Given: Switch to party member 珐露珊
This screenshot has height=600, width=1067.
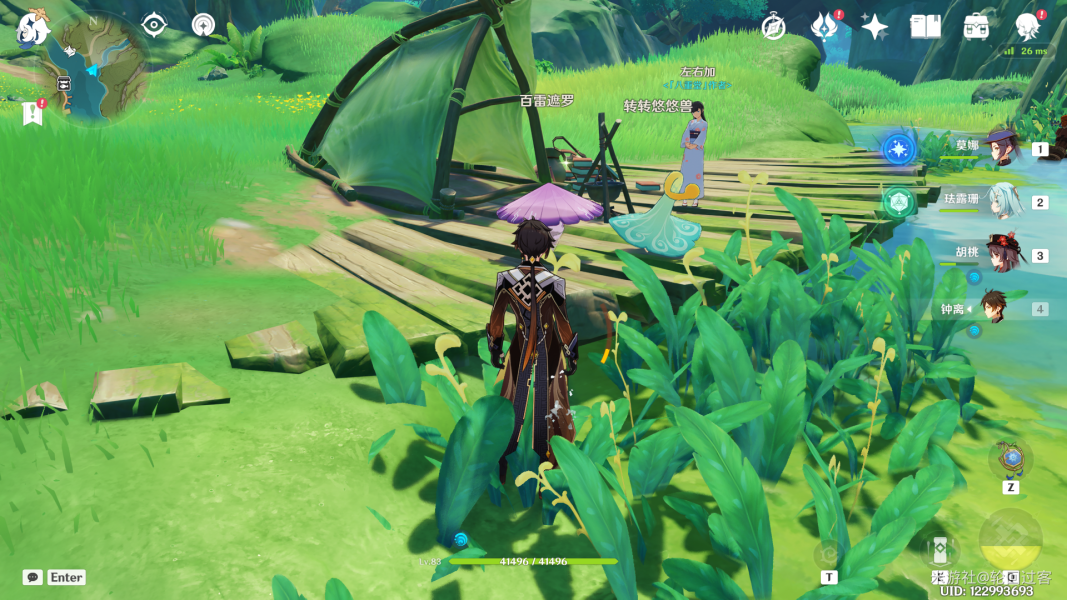Looking at the screenshot, I should (x=998, y=201).
